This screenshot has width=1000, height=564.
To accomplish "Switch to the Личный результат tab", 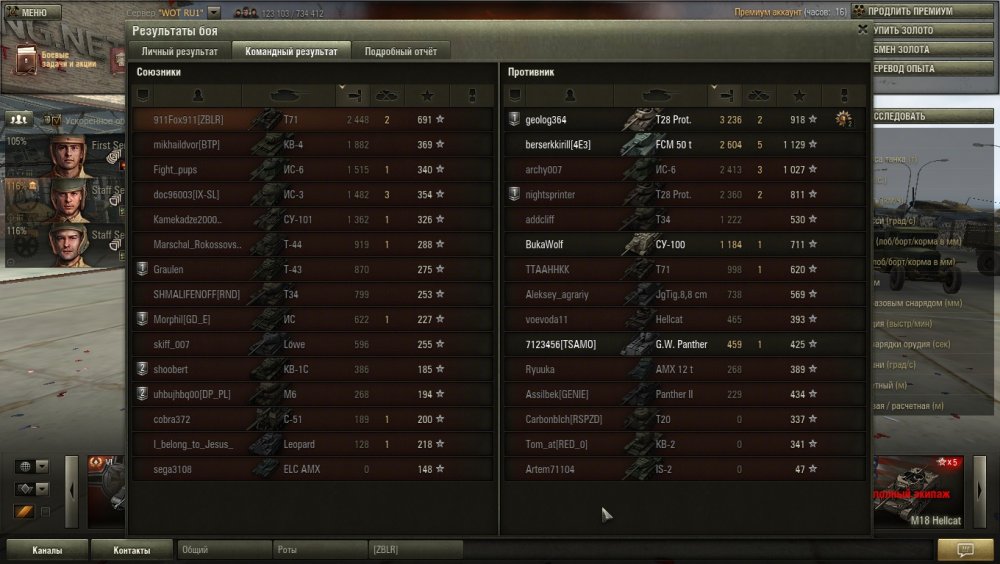I will point(180,51).
